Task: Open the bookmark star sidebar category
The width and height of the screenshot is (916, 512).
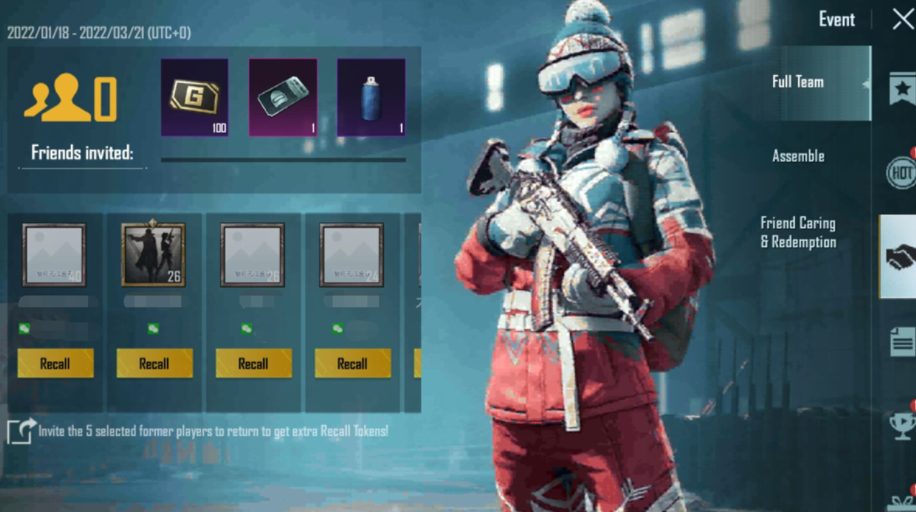Action: [901, 89]
